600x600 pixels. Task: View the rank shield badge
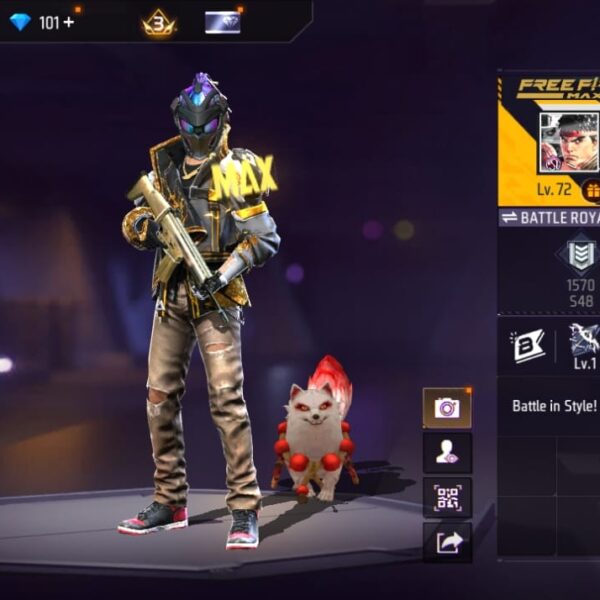tap(580, 256)
